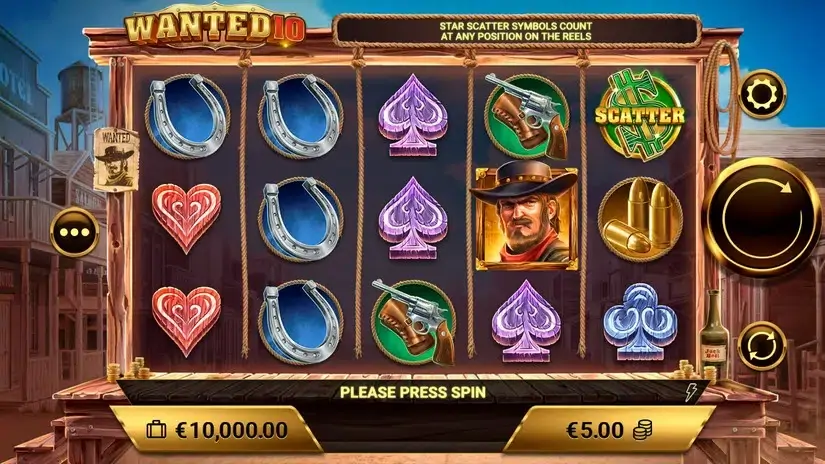Activate autoplay with the circular arrows button
Image resolution: width=825 pixels, height=464 pixels.
(763, 345)
